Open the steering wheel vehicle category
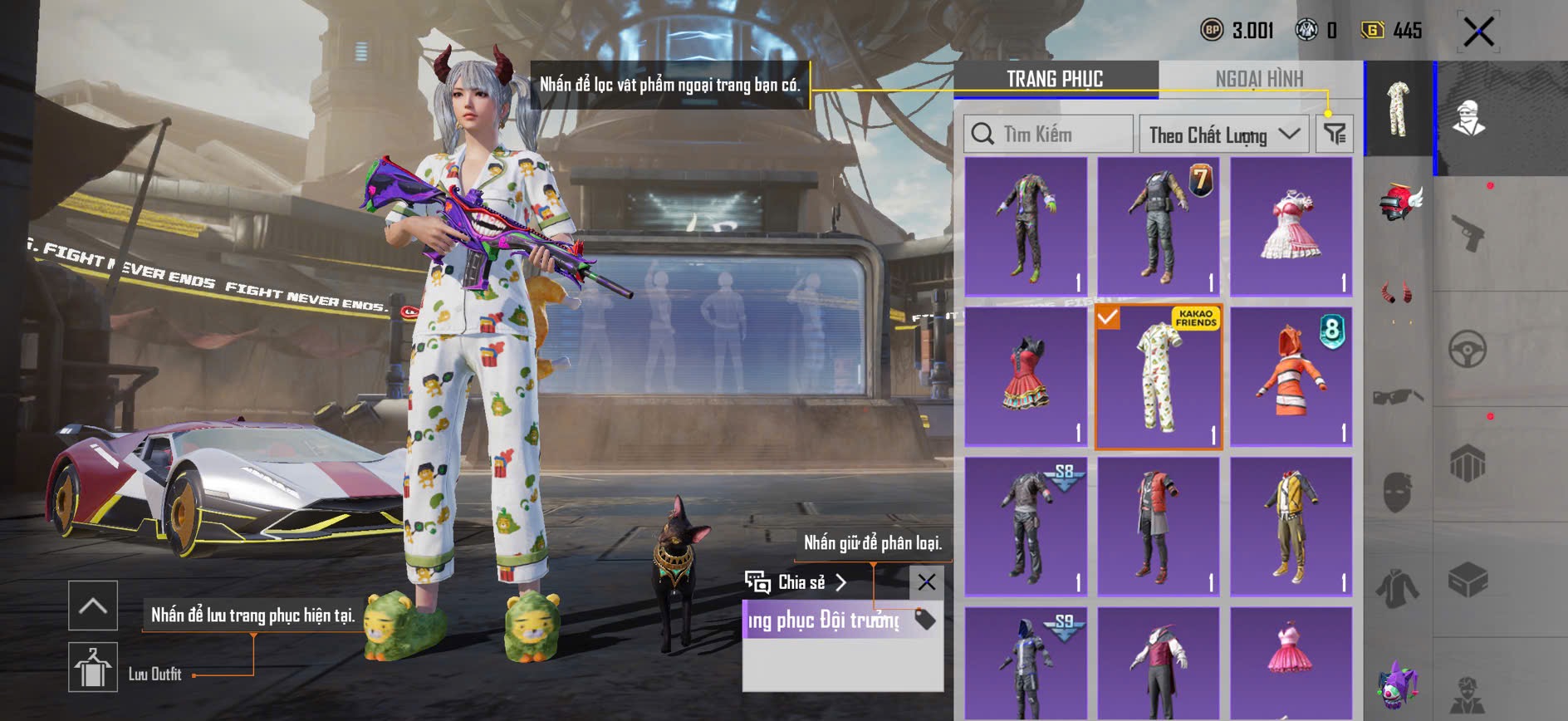This screenshot has height=721, width=1568. coord(1468,350)
